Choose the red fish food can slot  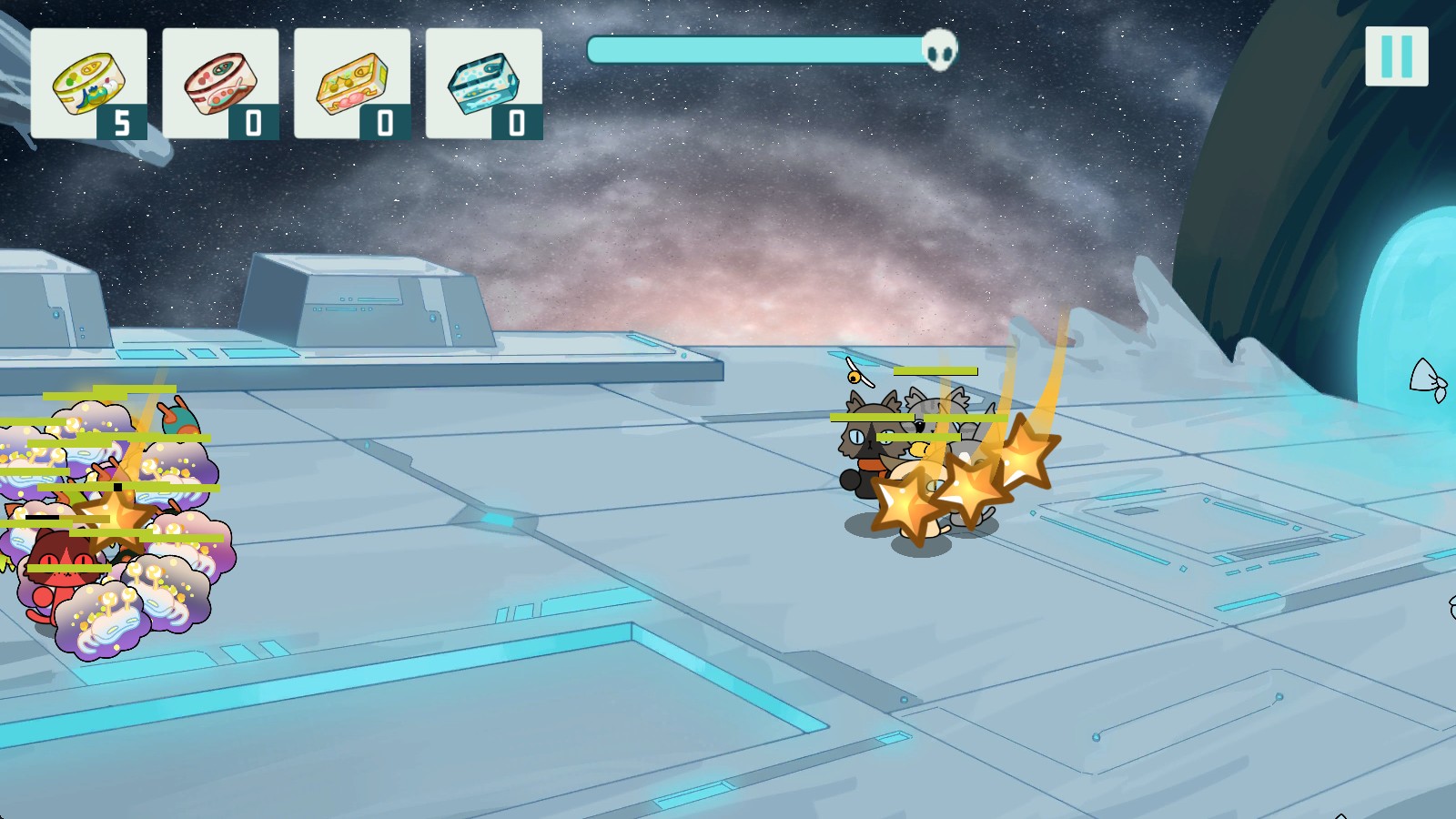(220, 84)
